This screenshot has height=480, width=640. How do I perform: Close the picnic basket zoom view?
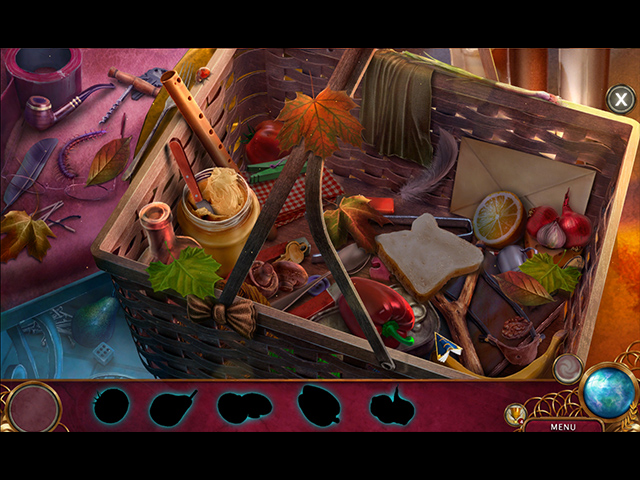click(x=620, y=99)
